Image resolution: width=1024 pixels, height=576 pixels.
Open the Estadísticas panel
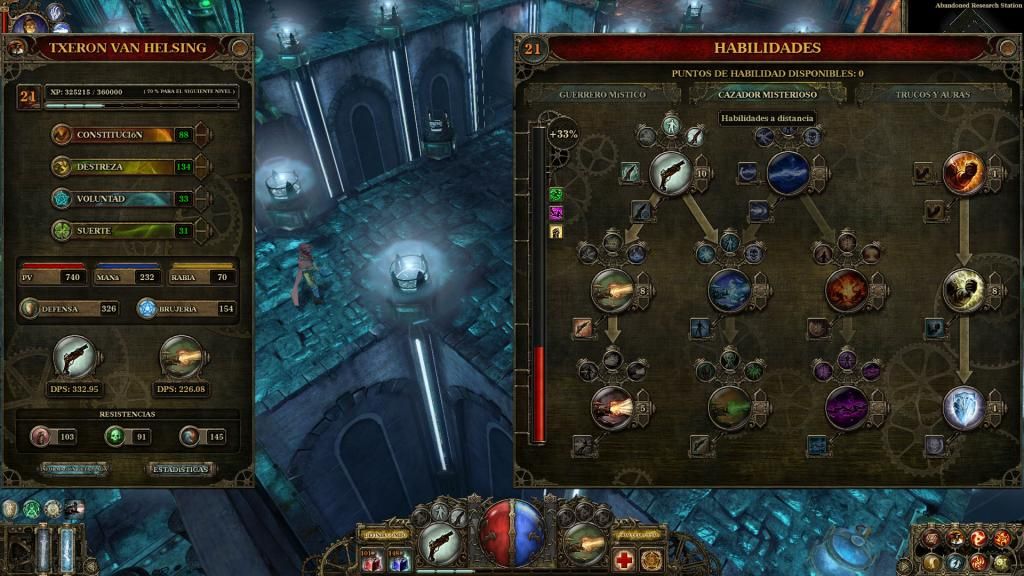coord(181,468)
